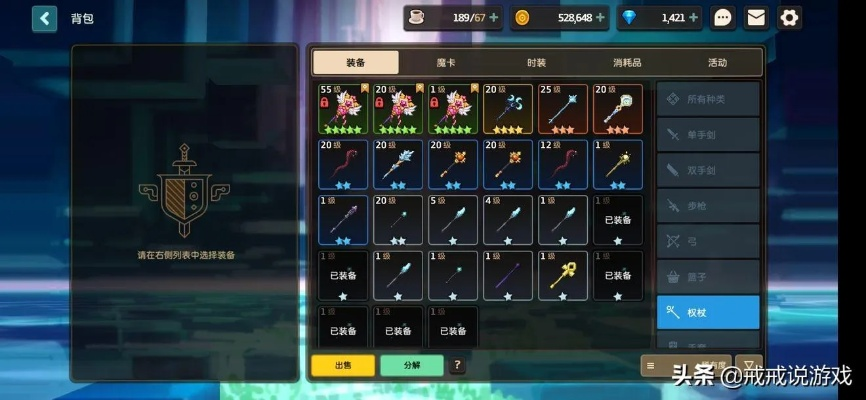Viewport: 866px width, 400px height.
Task: Filter equipment by 单手剑
Action: [708, 135]
